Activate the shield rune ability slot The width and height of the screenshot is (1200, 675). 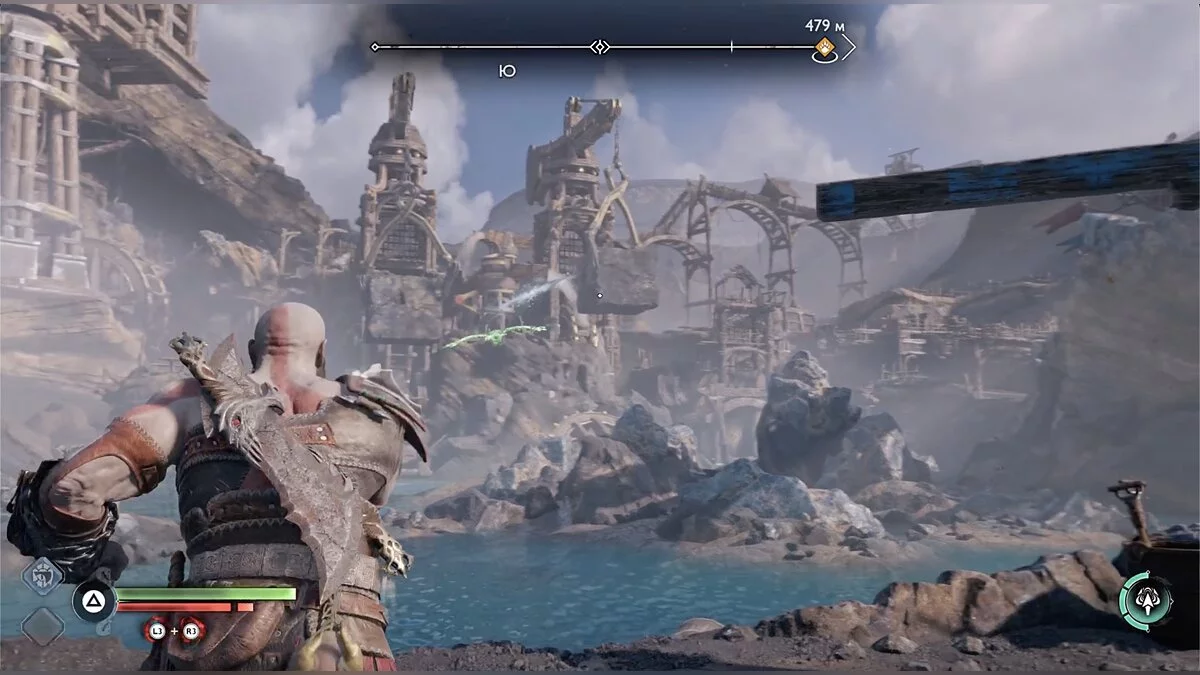coord(42,576)
